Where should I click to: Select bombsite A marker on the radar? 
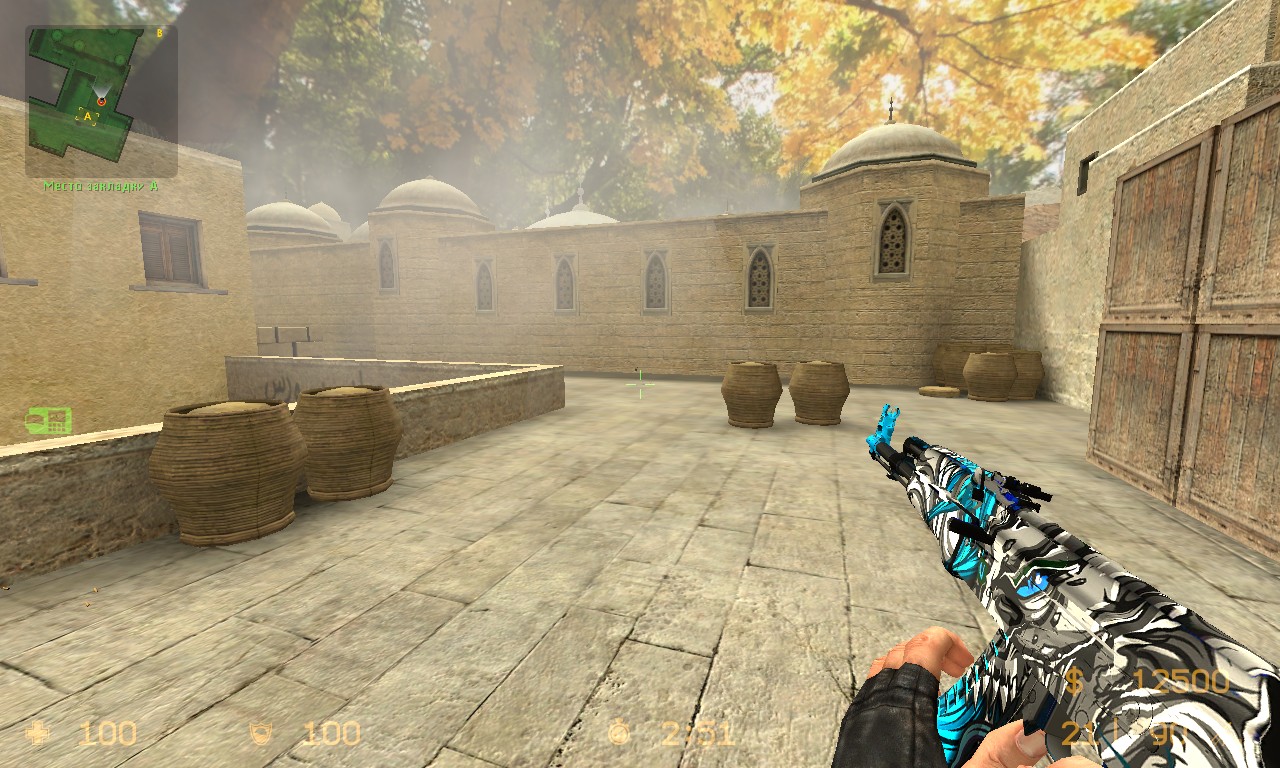(88, 116)
